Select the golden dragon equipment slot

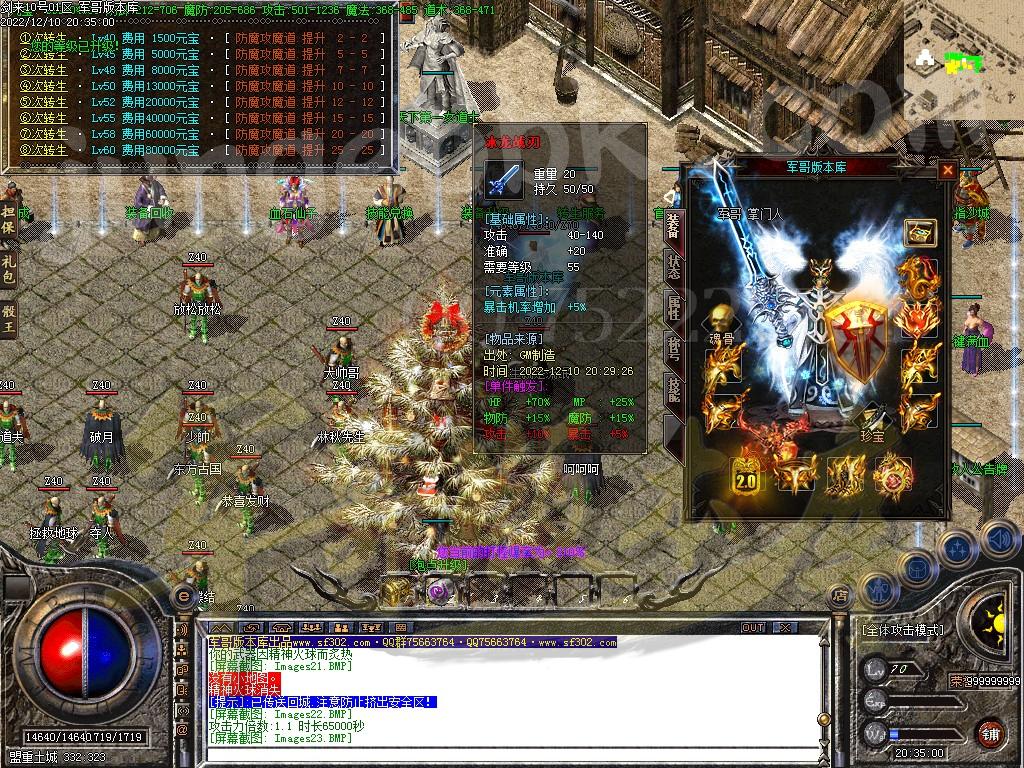coord(916,277)
